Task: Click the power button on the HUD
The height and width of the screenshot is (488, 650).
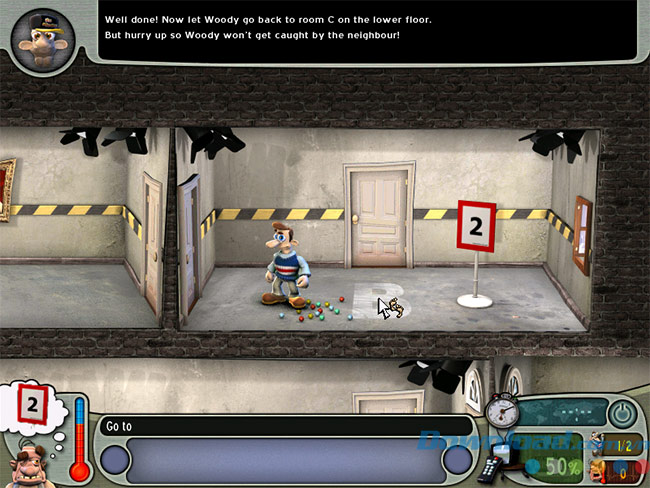Action: coord(623,413)
